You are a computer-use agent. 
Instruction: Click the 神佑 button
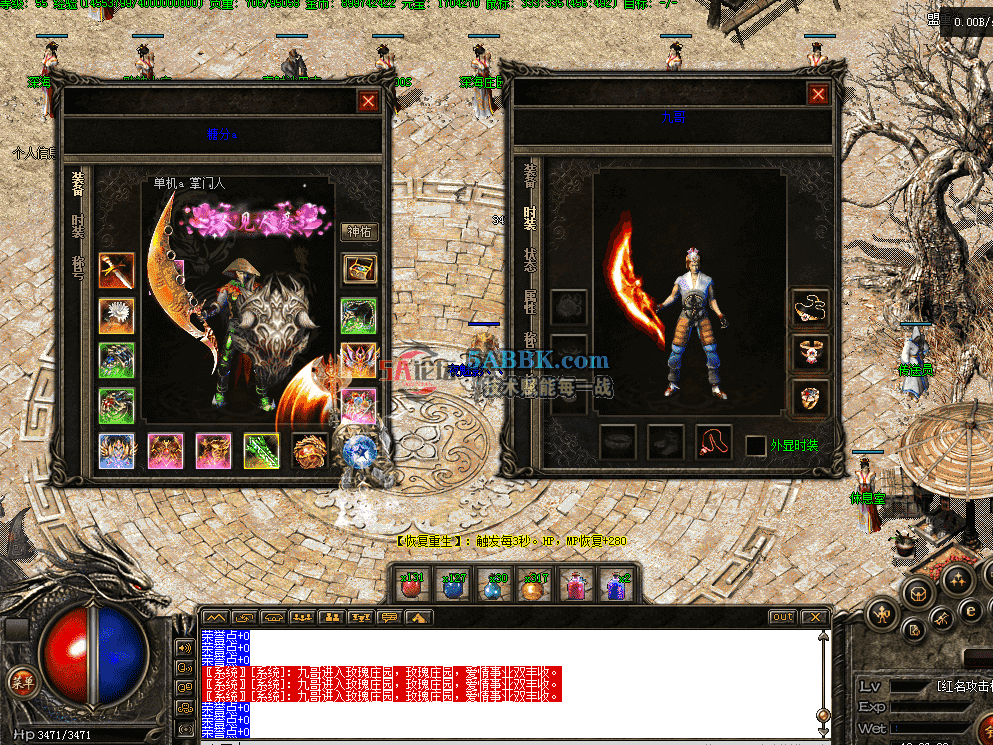(360, 232)
